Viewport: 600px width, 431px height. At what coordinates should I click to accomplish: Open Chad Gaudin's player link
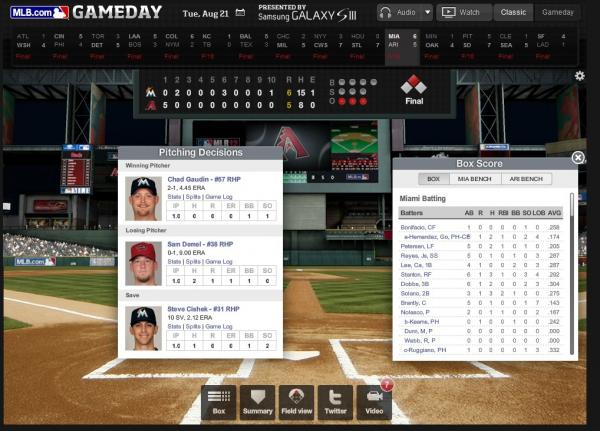click(x=203, y=178)
